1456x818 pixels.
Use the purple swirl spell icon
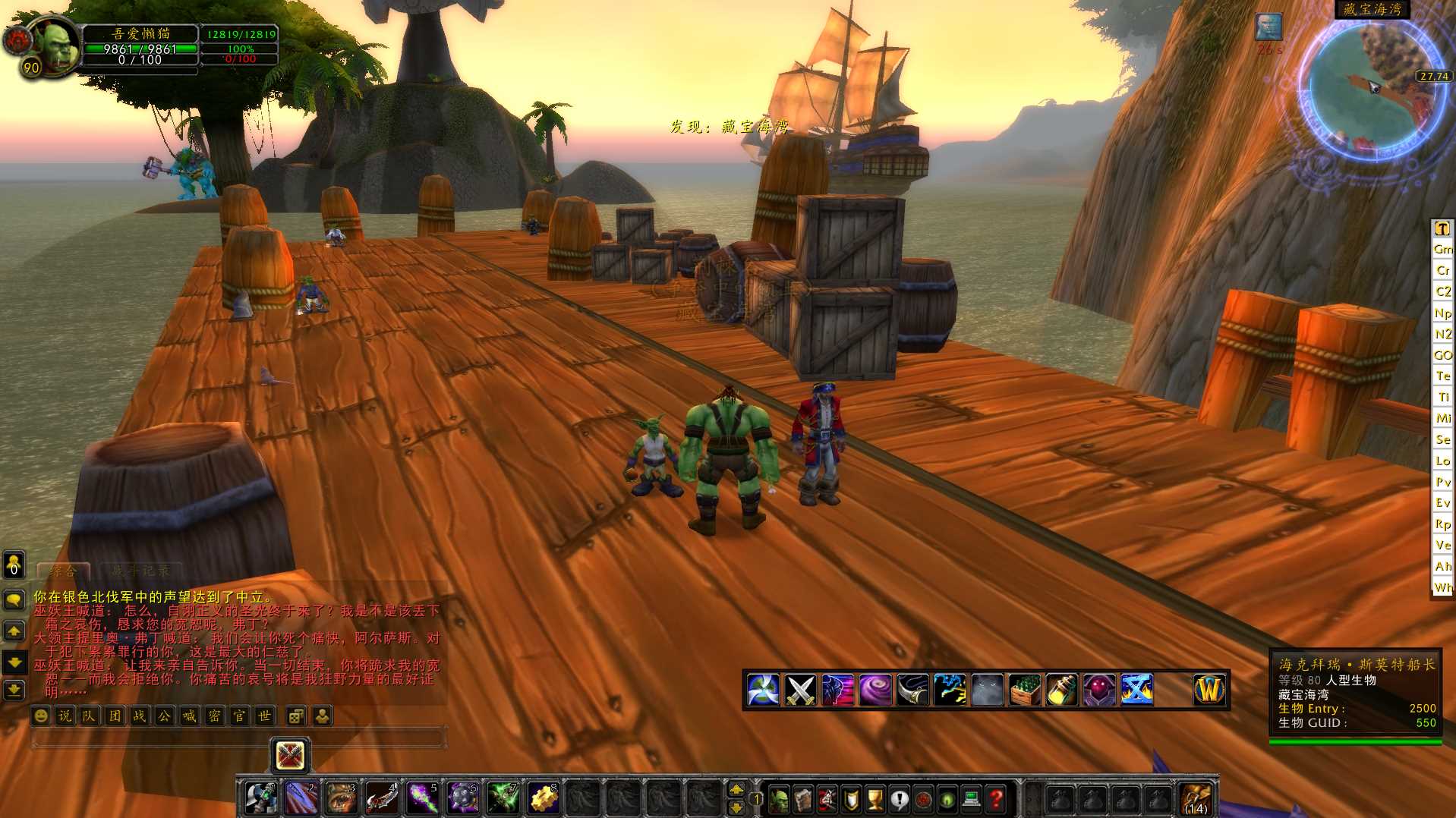point(875,691)
